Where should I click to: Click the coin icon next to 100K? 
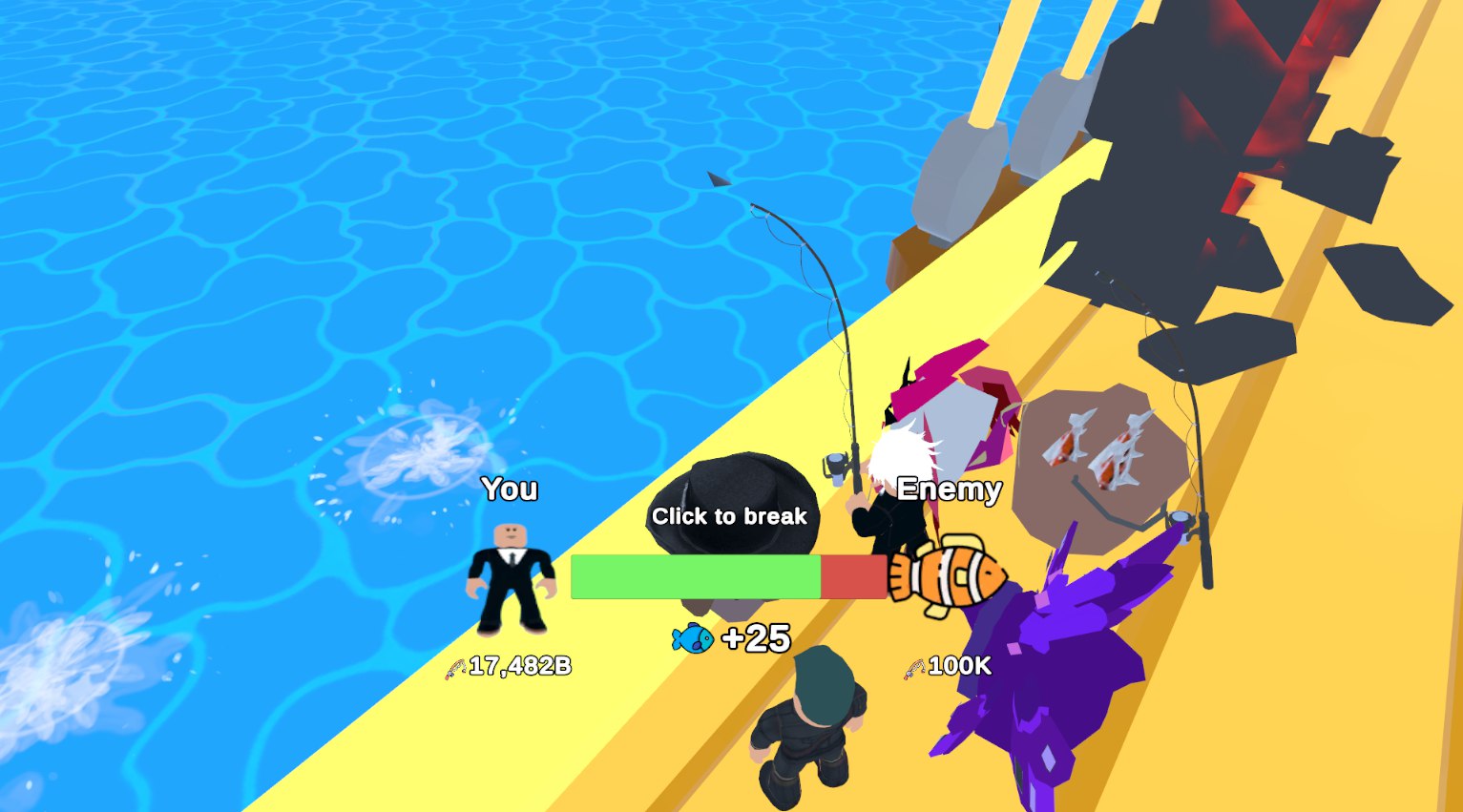pyautogui.click(x=913, y=666)
